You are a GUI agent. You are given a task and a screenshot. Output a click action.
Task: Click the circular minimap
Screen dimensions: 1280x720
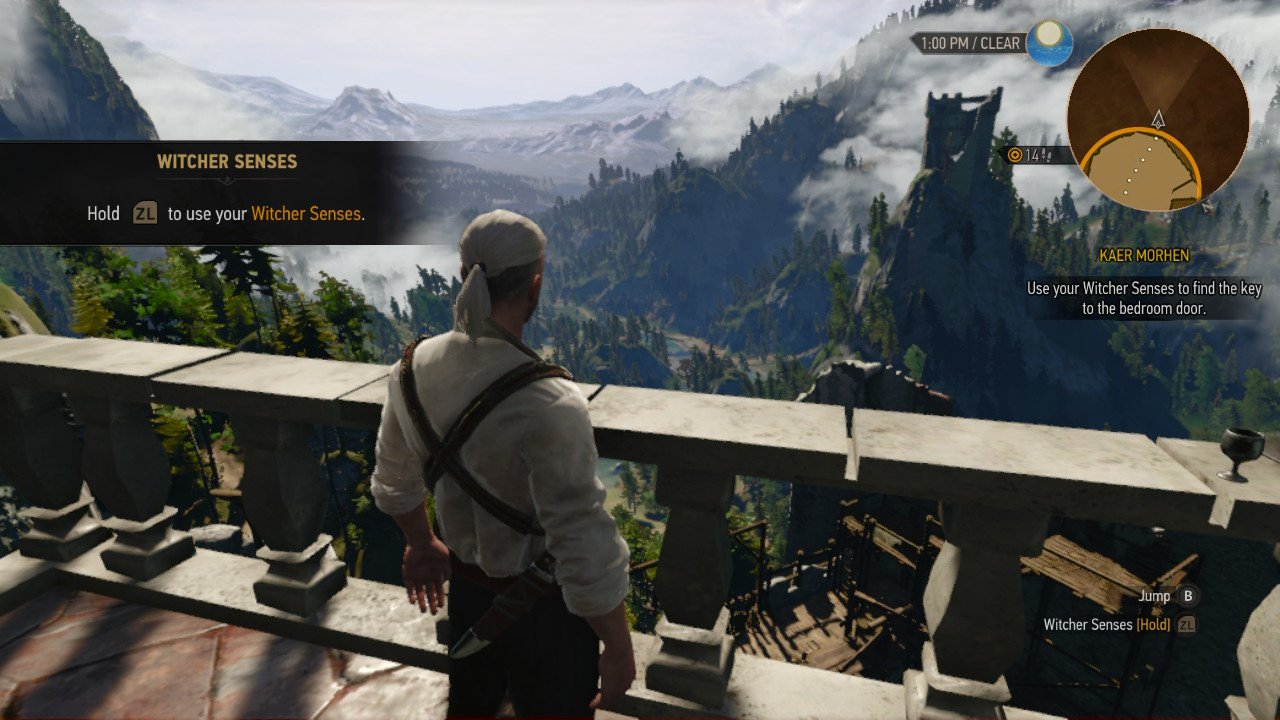tap(1157, 119)
